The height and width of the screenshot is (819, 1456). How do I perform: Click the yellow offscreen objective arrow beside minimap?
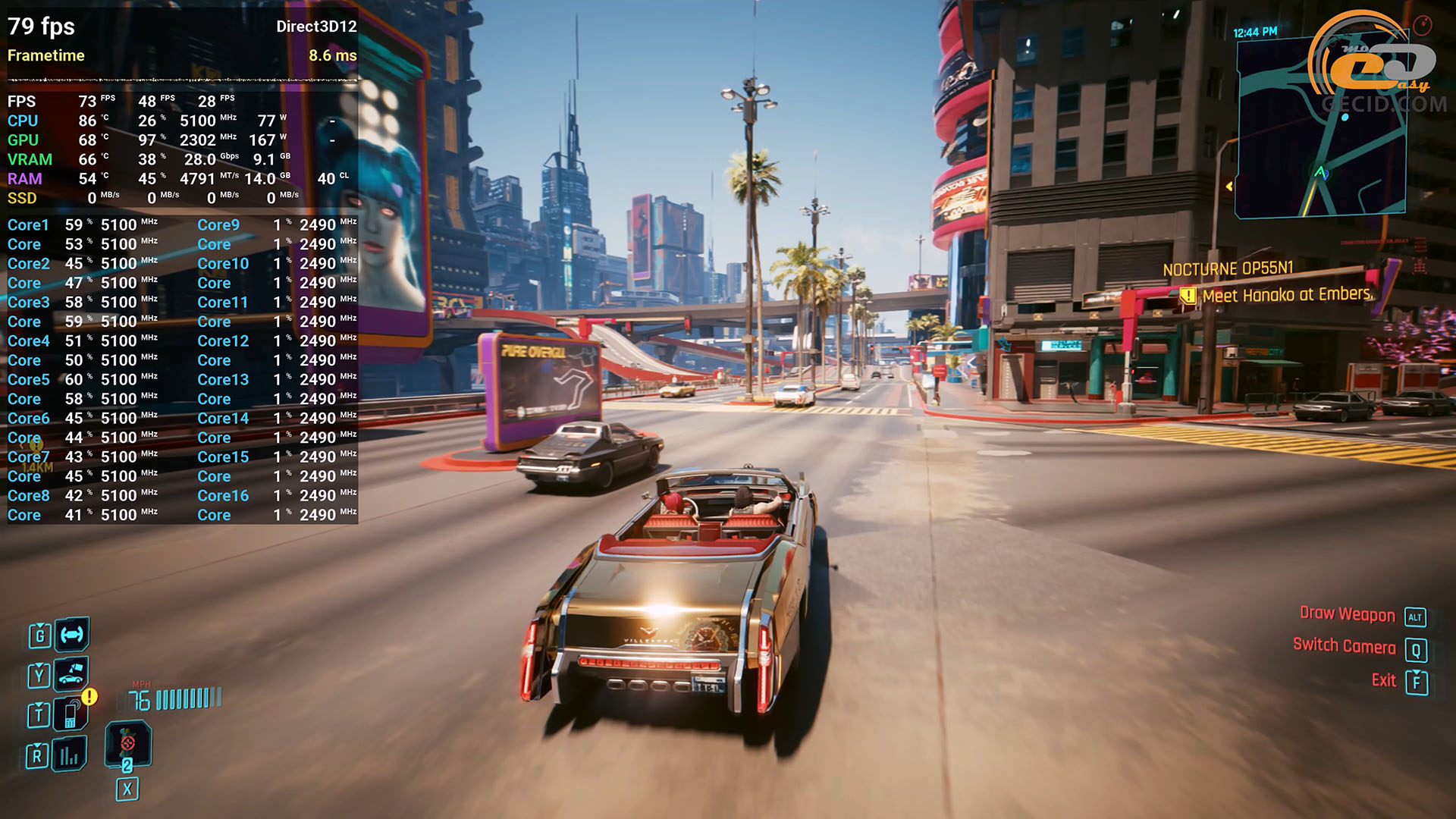click(x=1229, y=186)
